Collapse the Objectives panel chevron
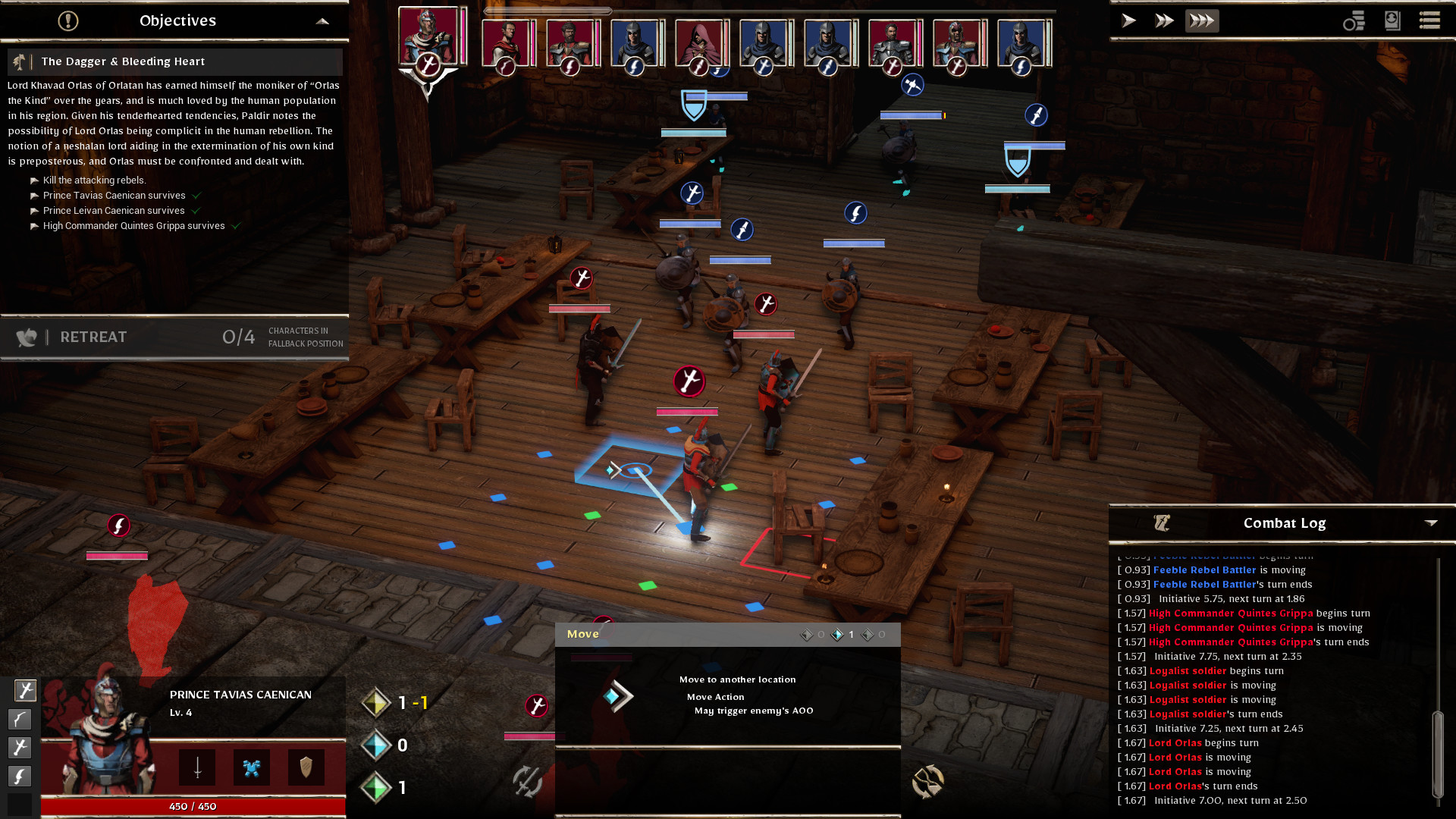1456x819 pixels. [324, 21]
